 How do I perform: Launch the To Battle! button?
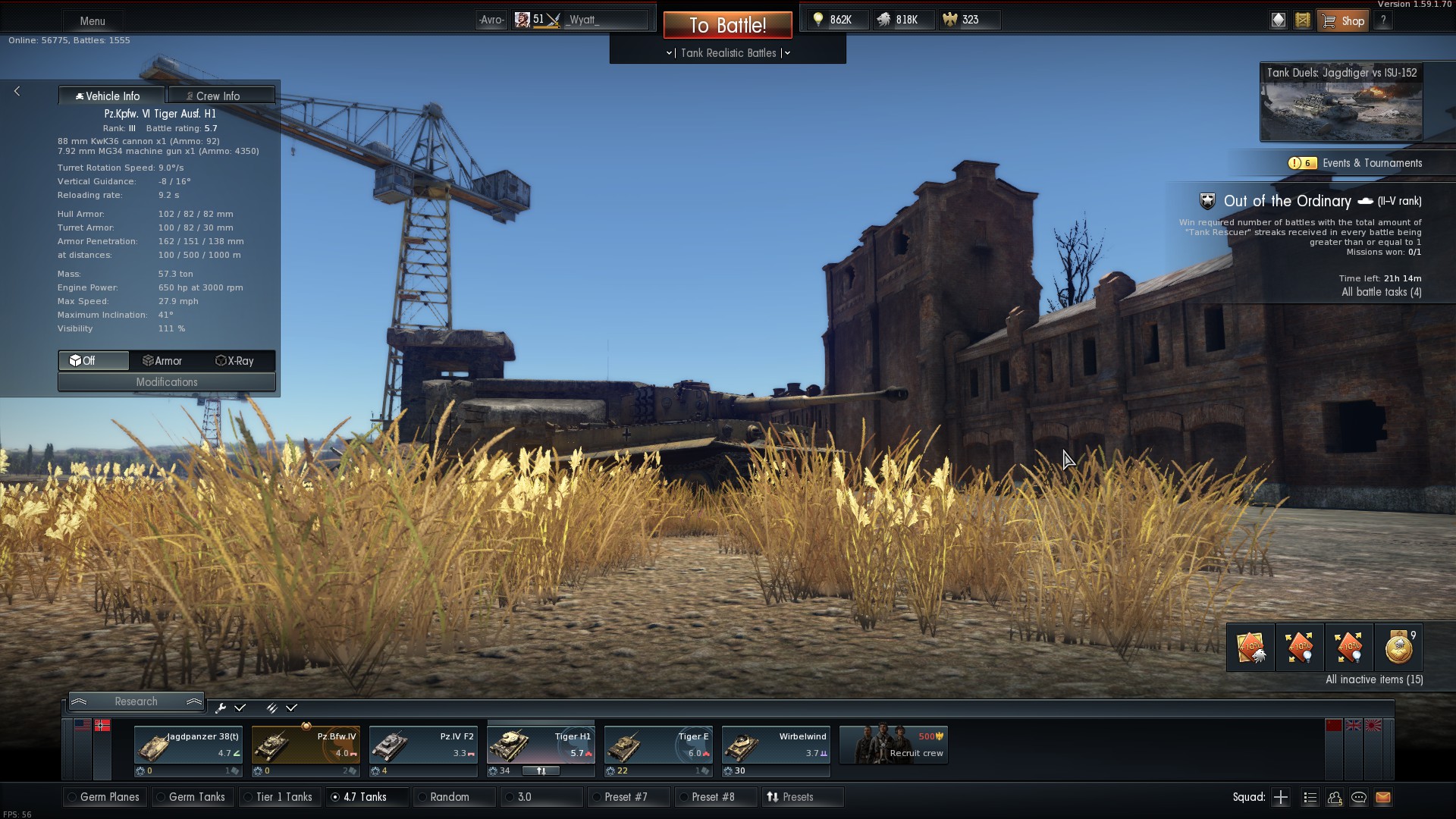[x=727, y=25]
